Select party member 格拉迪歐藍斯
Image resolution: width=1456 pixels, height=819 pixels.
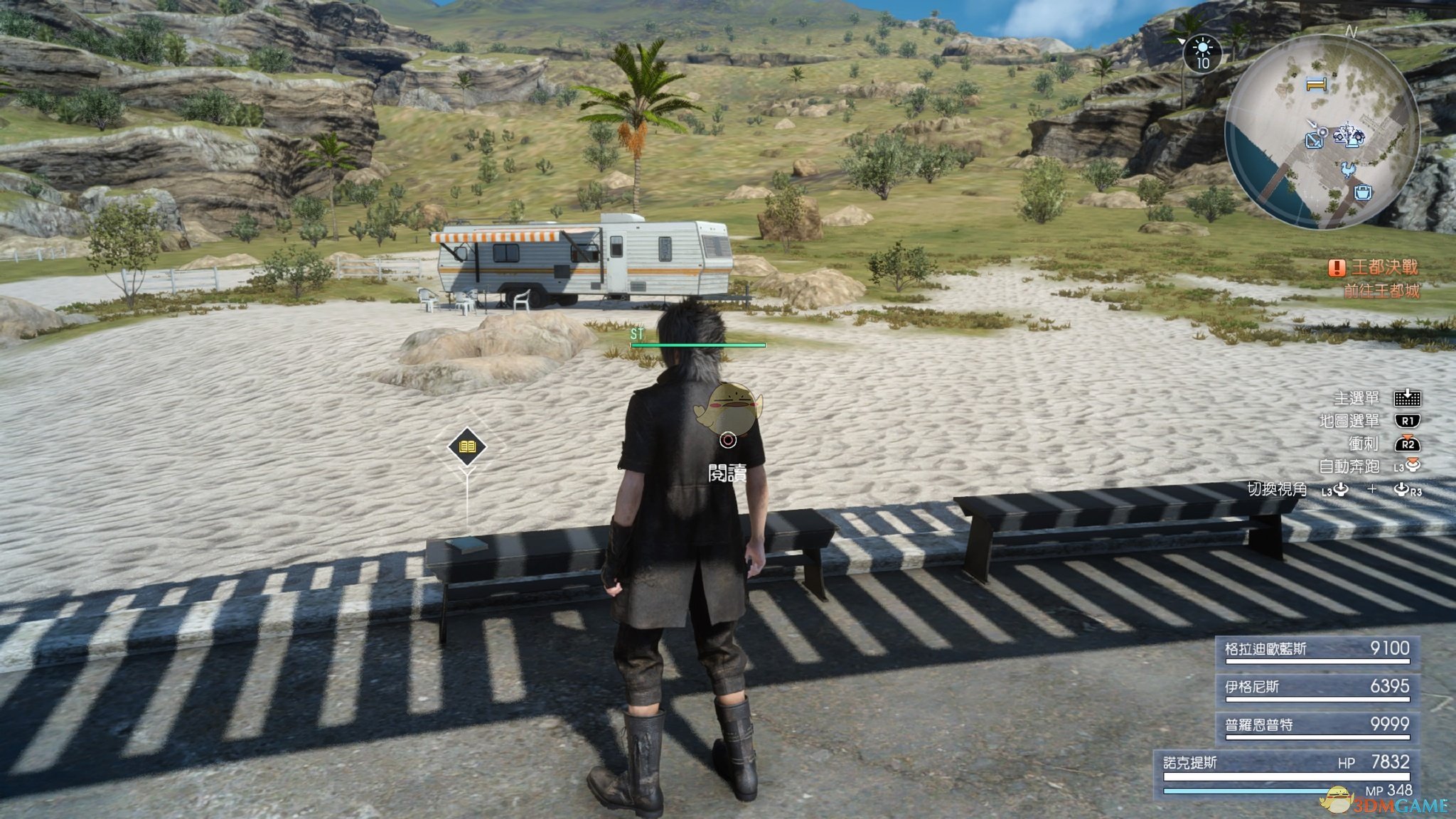tap(1317, 650)
